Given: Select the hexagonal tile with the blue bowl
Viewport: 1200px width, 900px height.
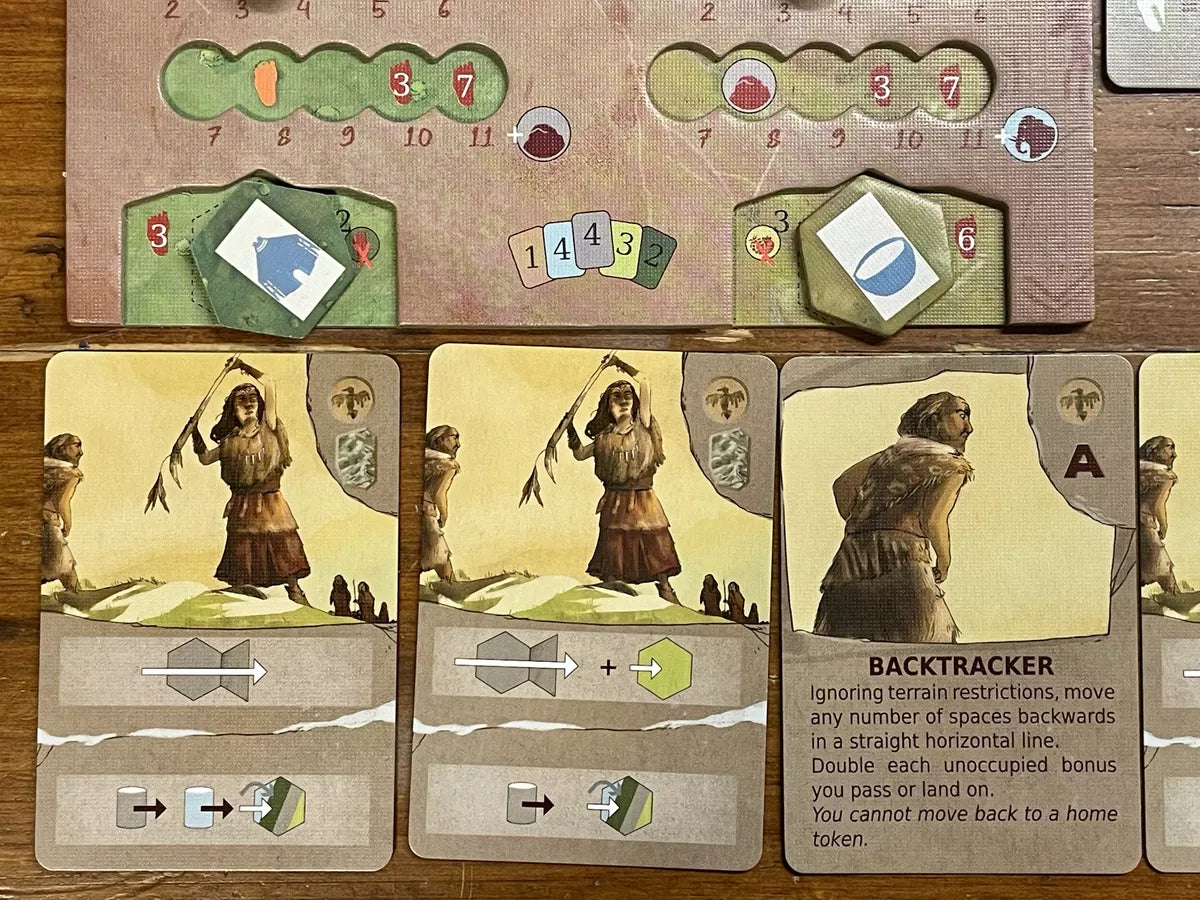Looking at the screenshot, I should click(x=877, y=253).
